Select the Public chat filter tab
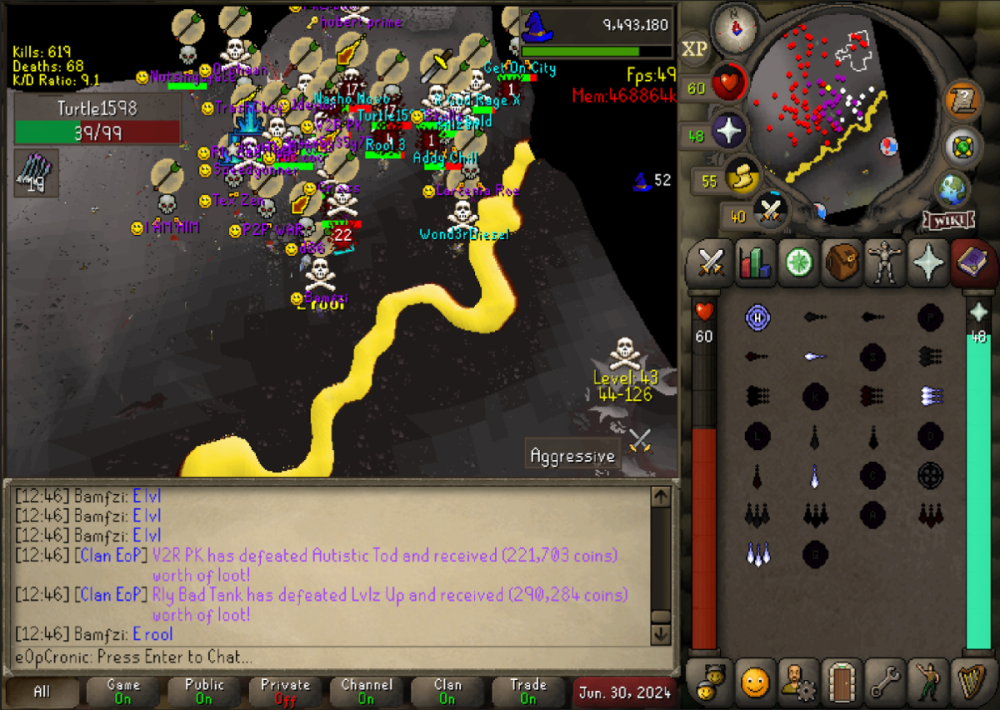The image size is (1000, 710). tap(204, 692)
